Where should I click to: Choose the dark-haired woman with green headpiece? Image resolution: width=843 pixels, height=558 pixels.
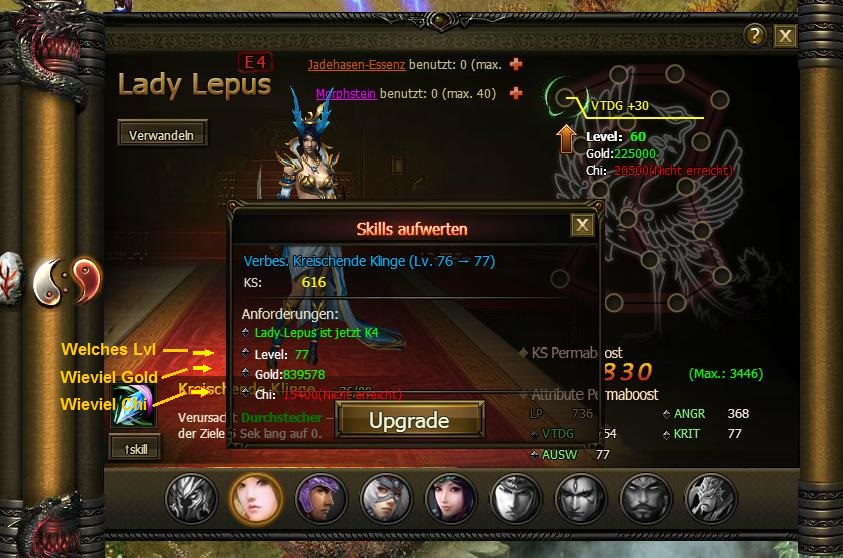[x=450, y=498]
